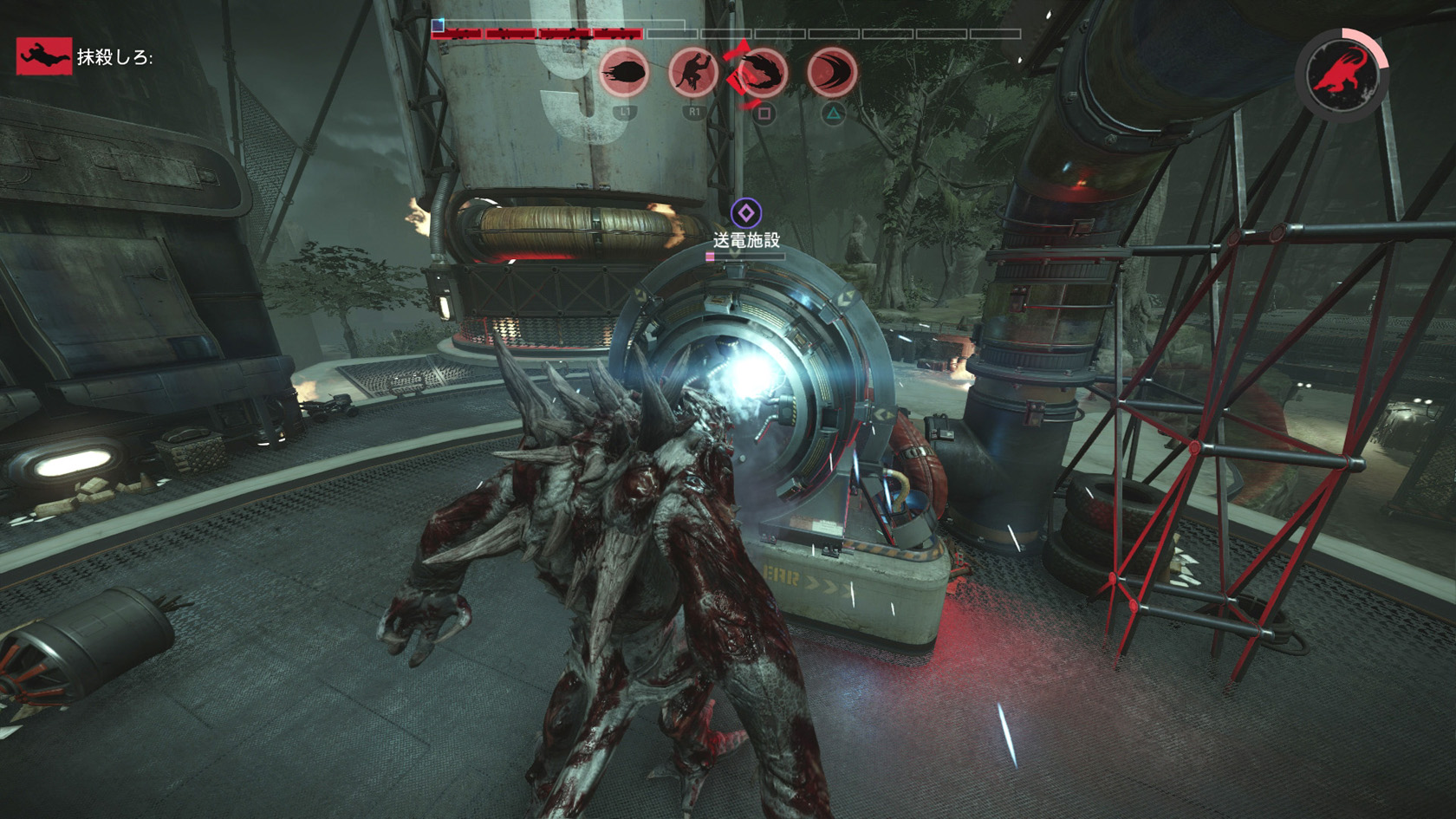Select the Charge ability icon

(832, 72)
